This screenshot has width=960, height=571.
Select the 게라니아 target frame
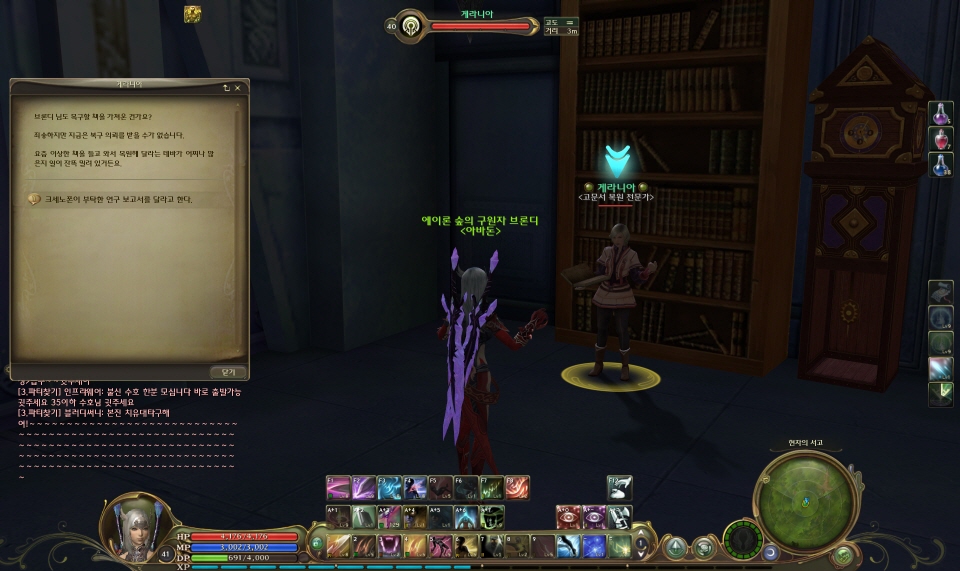(465, 25)
